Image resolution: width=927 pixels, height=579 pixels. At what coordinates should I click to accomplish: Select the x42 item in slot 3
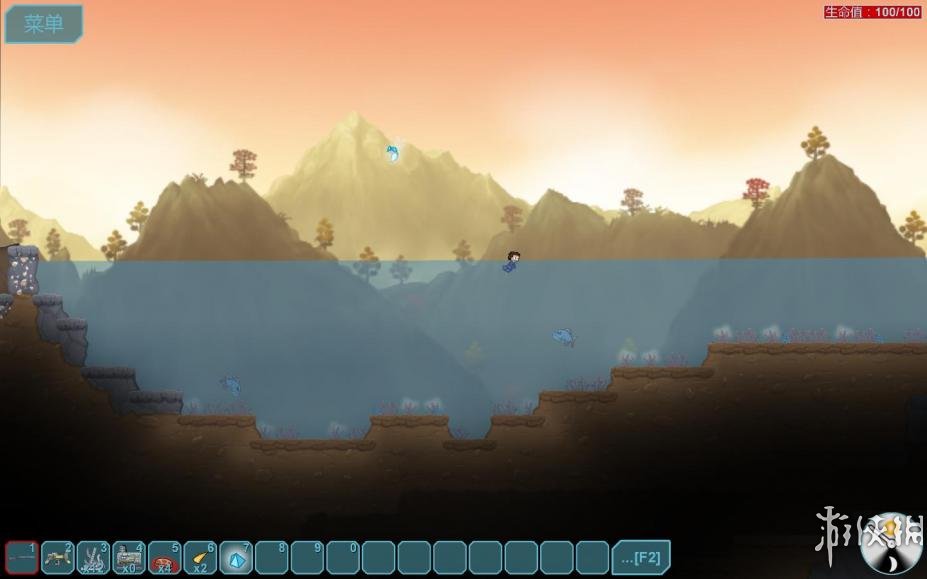pos(93,557)
